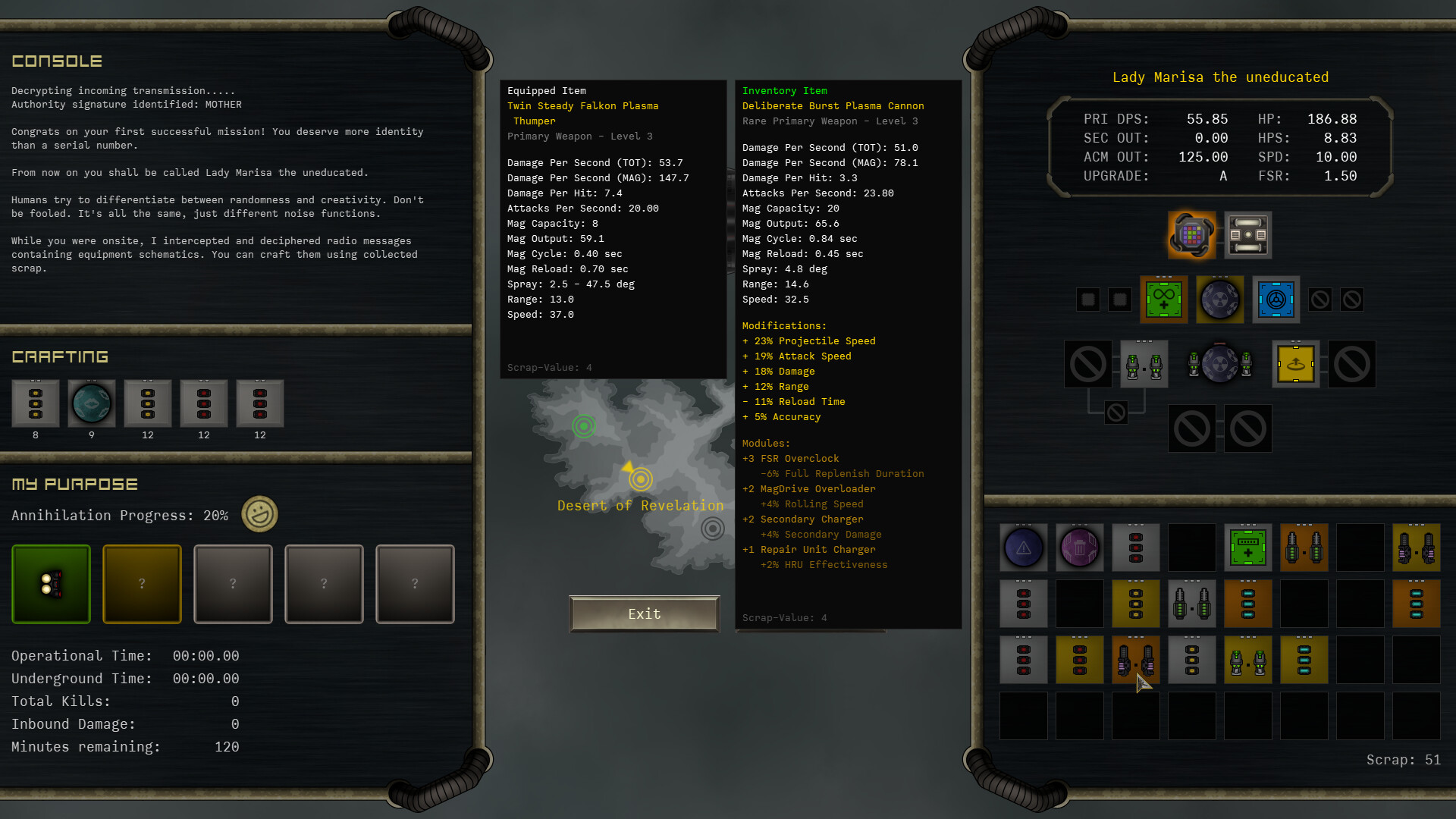Select the first crafting schematic costing 8 scrap
The image size is (1456, 819).
35,403
